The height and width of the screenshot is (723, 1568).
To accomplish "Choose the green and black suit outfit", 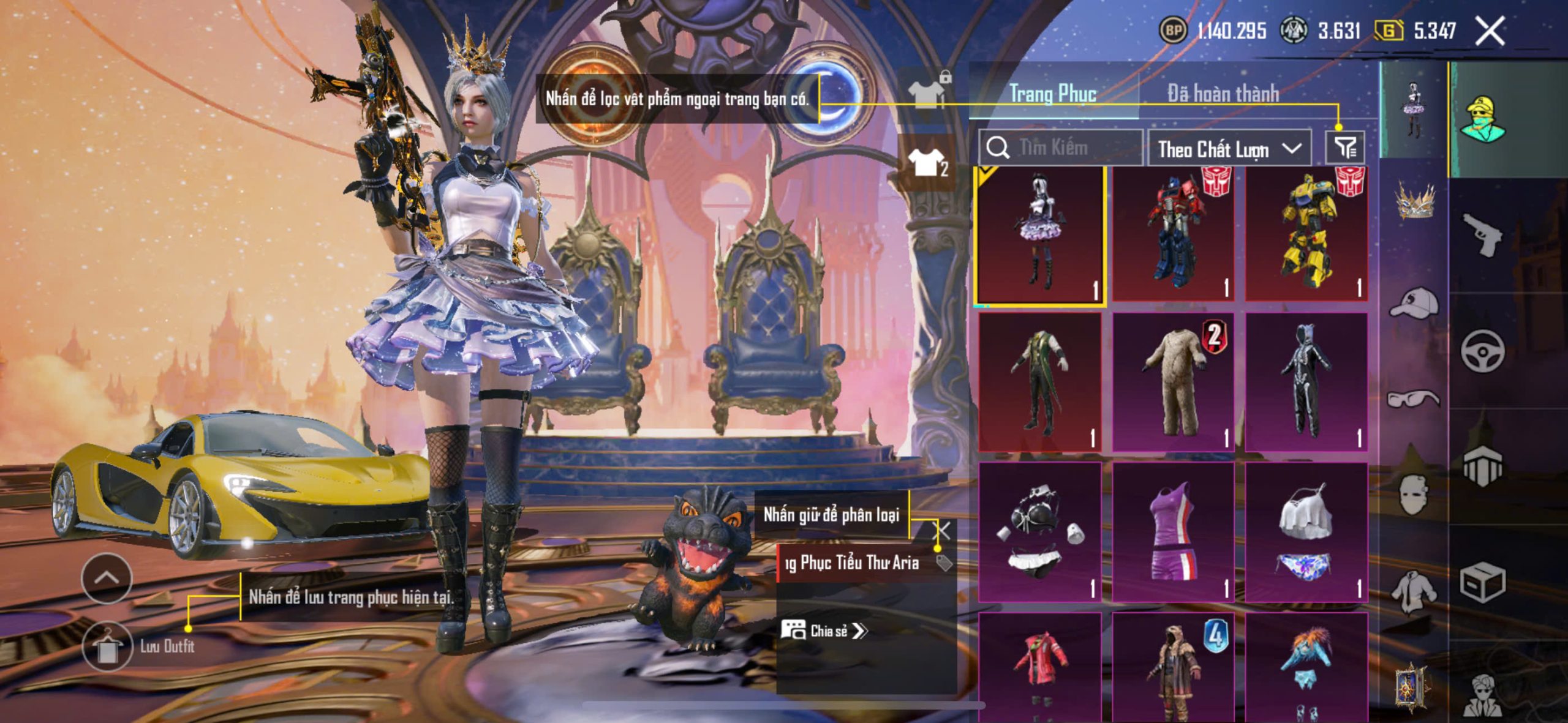I will [x=1039, y=382].
